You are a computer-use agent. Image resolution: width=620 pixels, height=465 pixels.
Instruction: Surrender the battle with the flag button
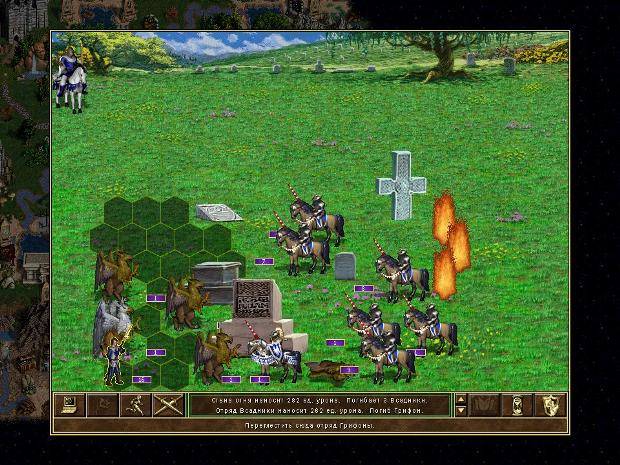tap(102, 405)
